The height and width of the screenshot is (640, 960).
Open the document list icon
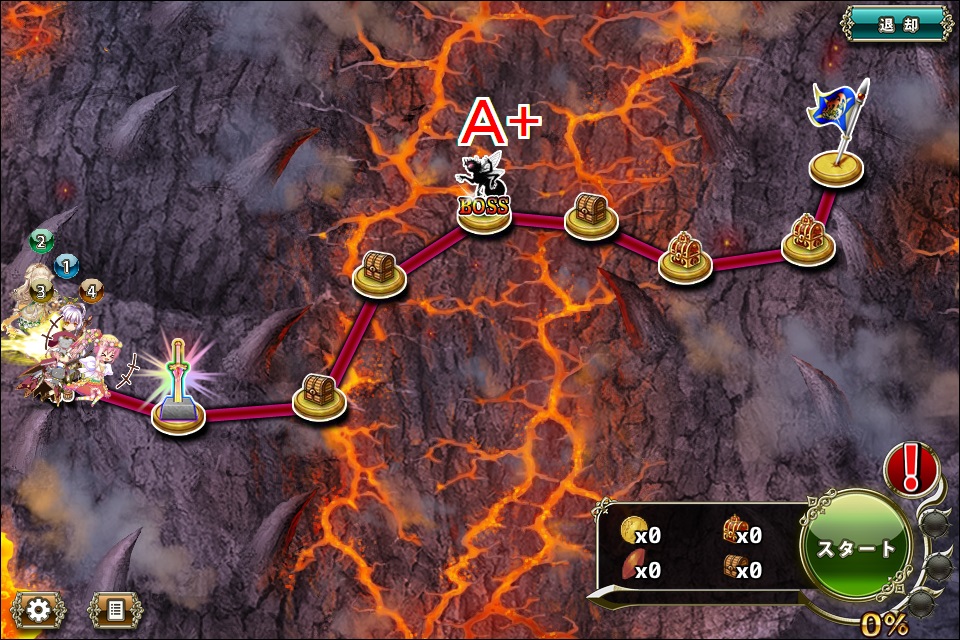click(115, 609)
